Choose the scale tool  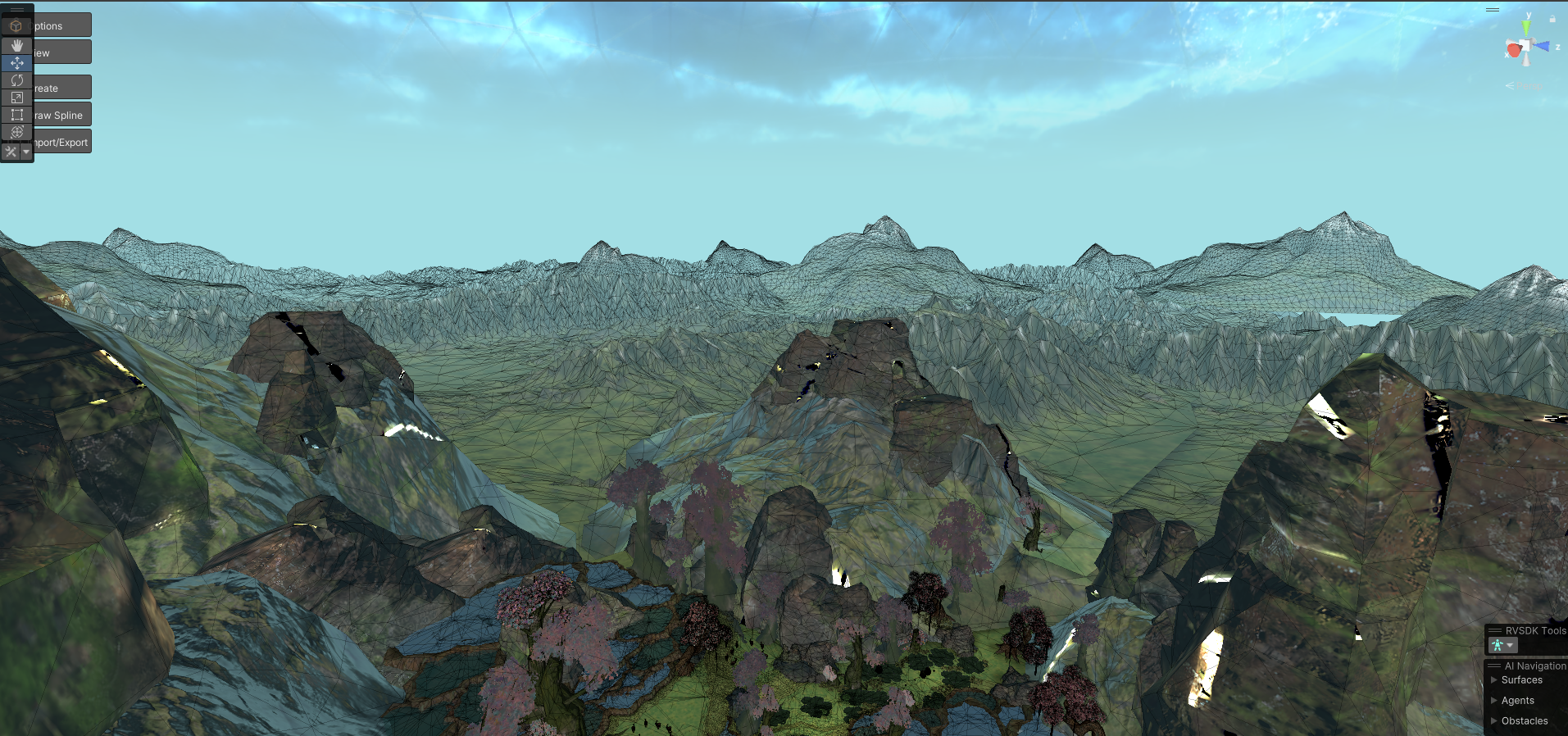tap(16, 98)
